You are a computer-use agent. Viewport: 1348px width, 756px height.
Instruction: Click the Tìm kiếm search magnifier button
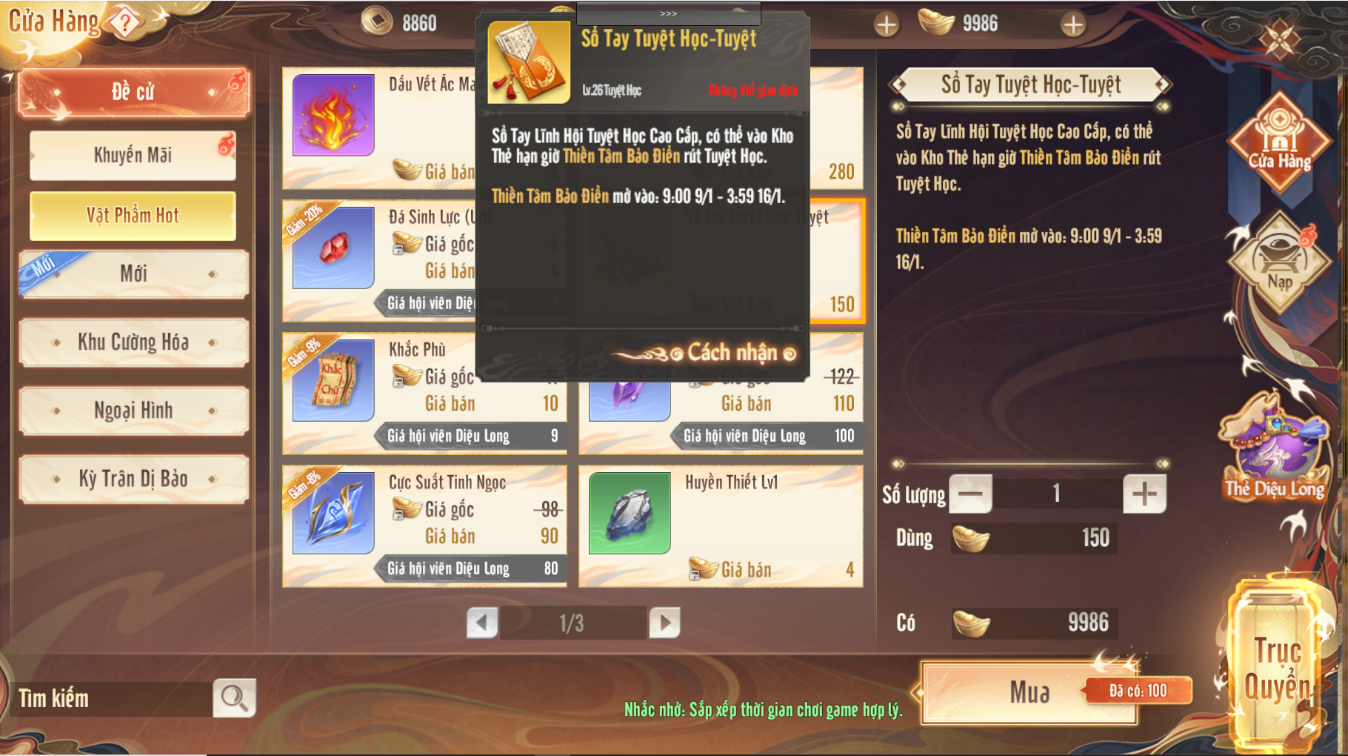(x=235, y=698)
